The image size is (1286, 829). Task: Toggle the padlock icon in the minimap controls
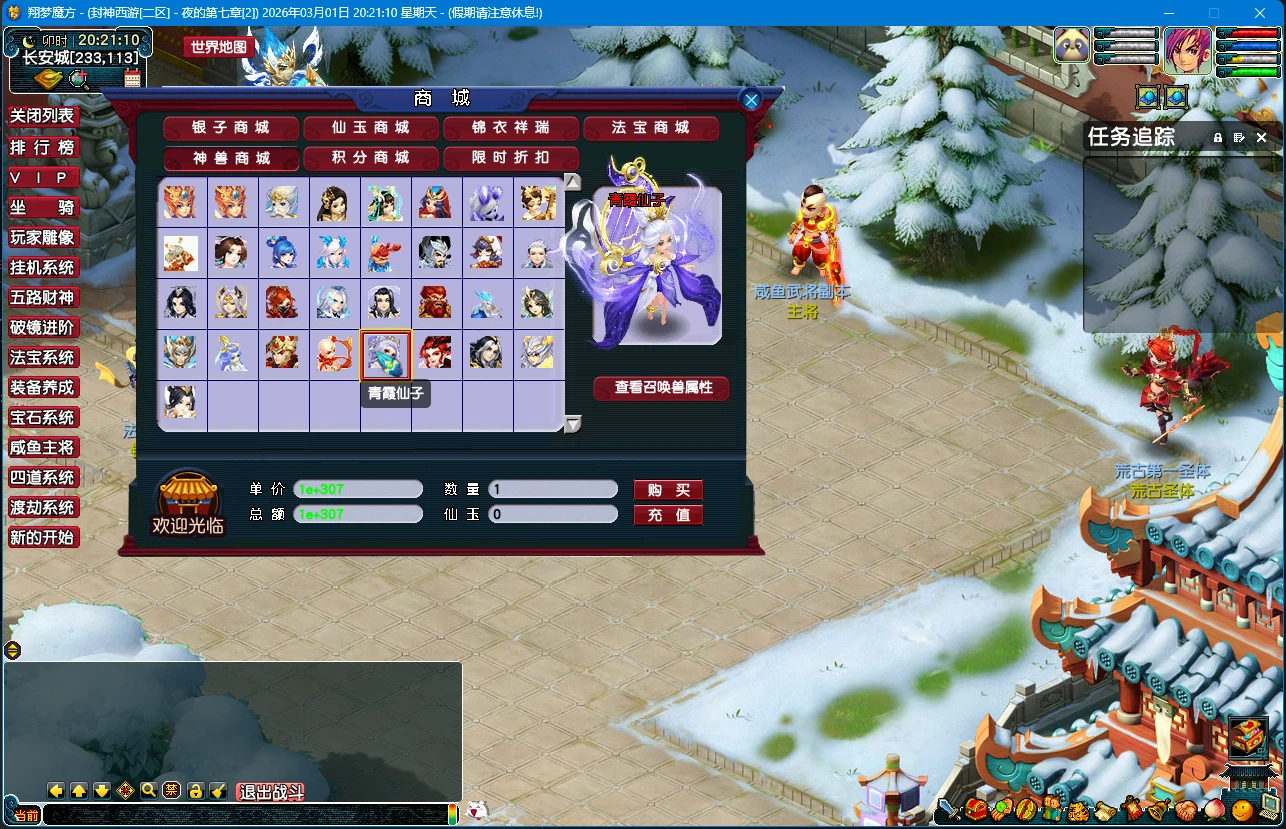pos(195,789)
